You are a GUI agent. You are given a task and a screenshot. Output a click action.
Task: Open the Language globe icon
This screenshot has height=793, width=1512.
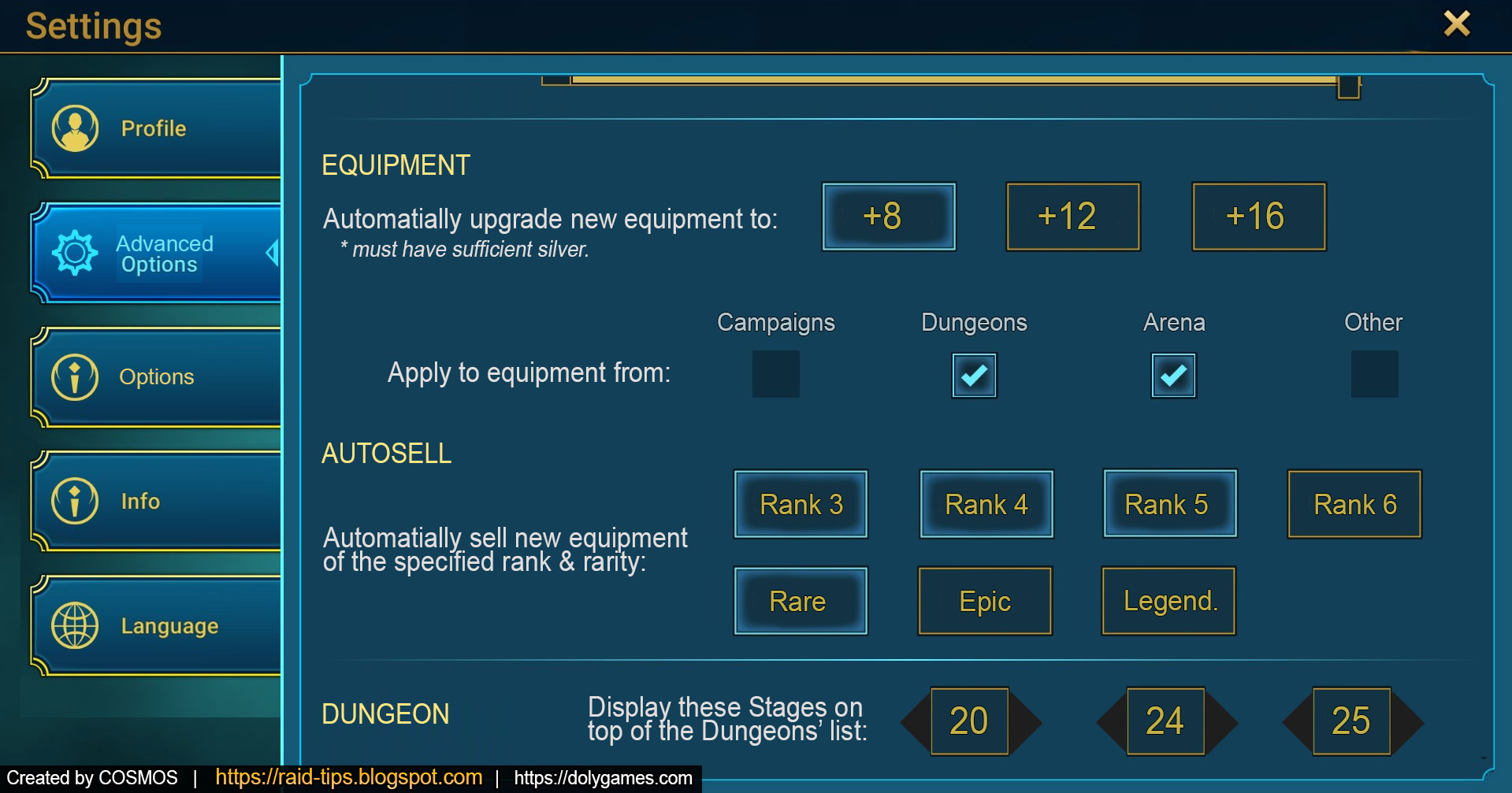75,625
